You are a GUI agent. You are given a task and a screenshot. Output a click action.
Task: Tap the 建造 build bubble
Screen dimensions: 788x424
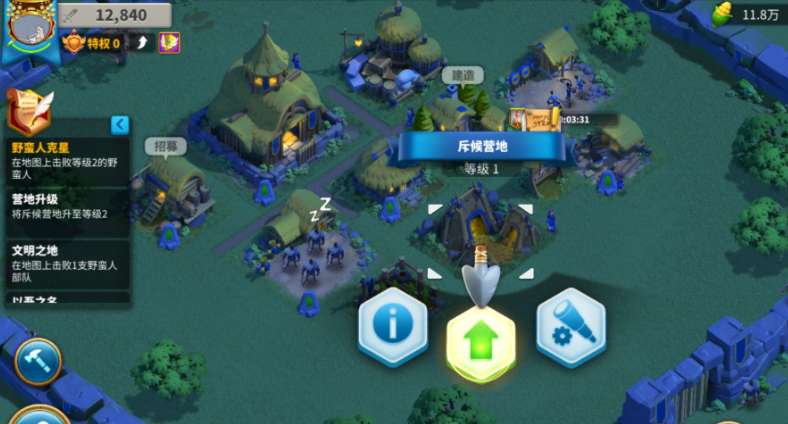click(x=461, y=75)
